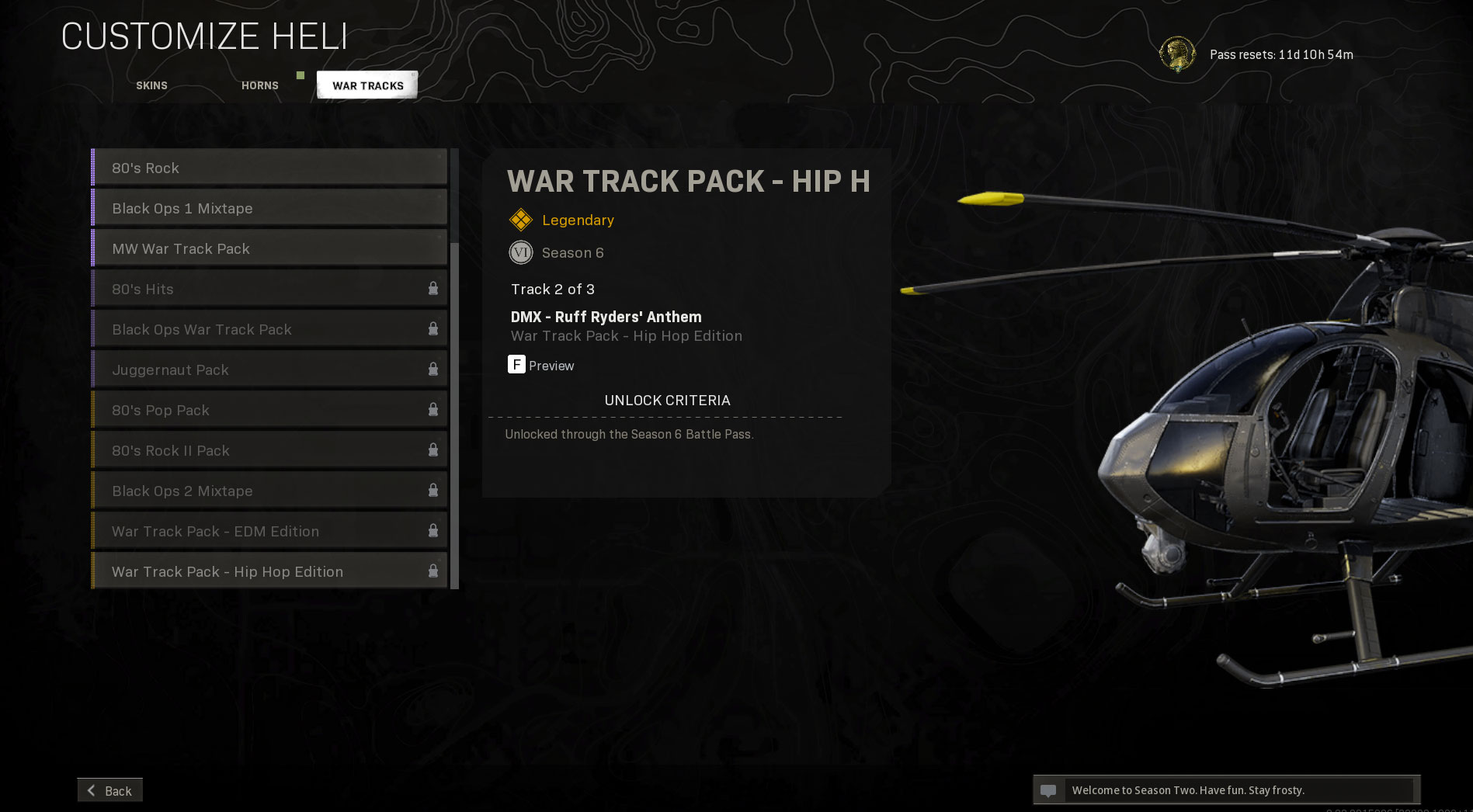
Task: Click the Back button
Action: [109, 789]
